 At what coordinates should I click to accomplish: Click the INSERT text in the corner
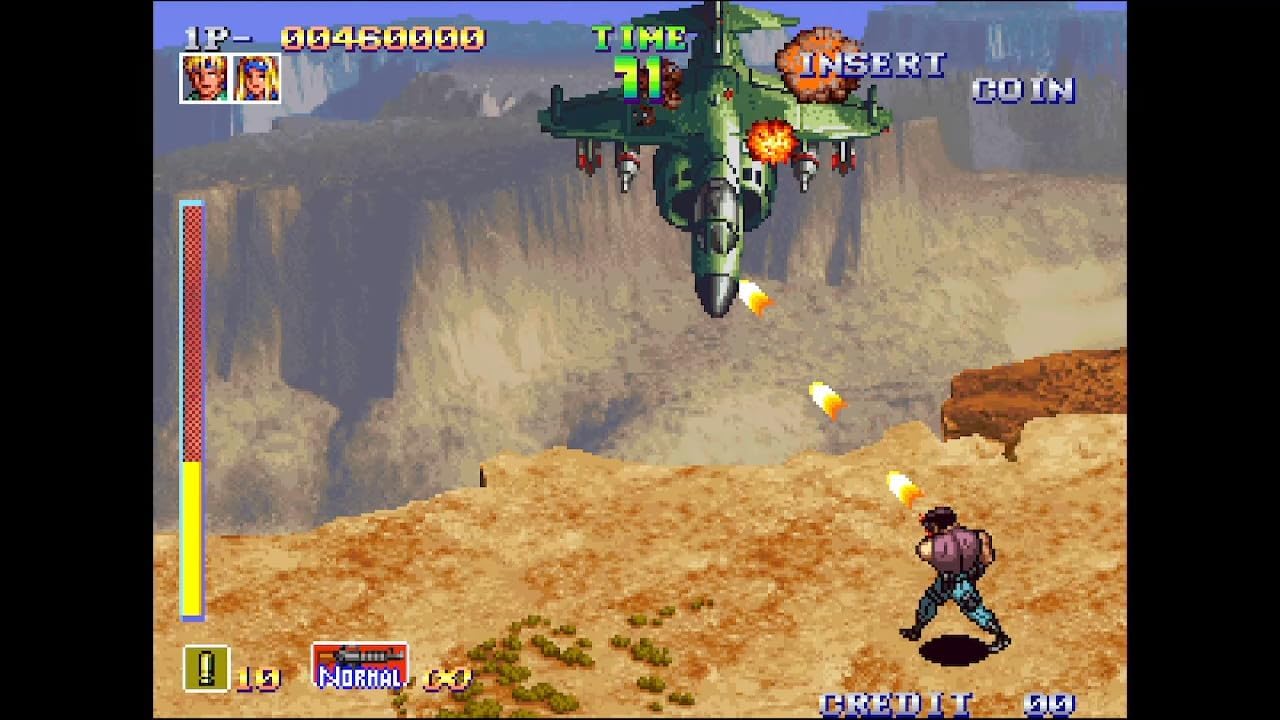point(875,63)
